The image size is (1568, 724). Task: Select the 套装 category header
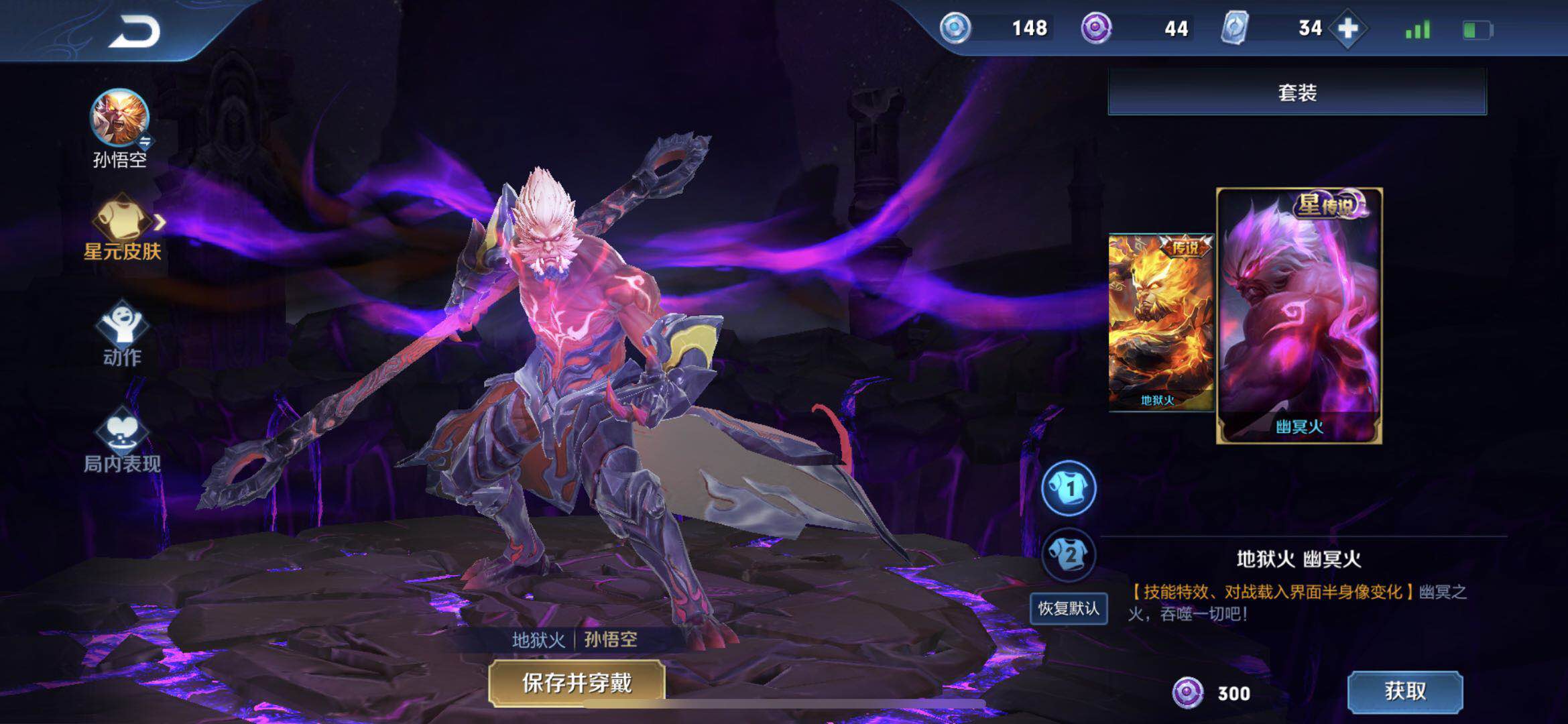(1296, 92)
